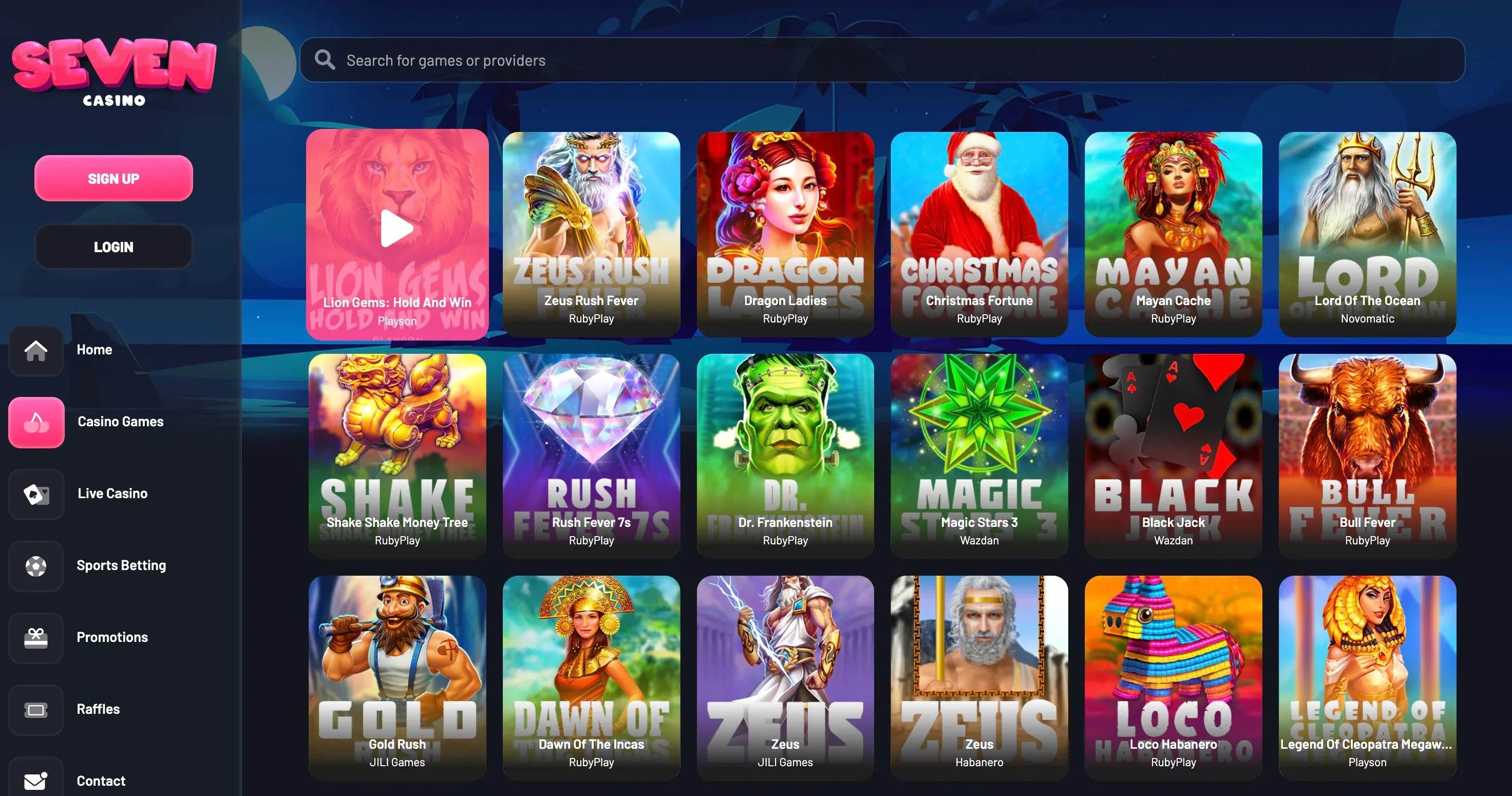Open Christmas Fortune by RubyPlay
This screenshot has height=796, width=1512.
point(978,234)
